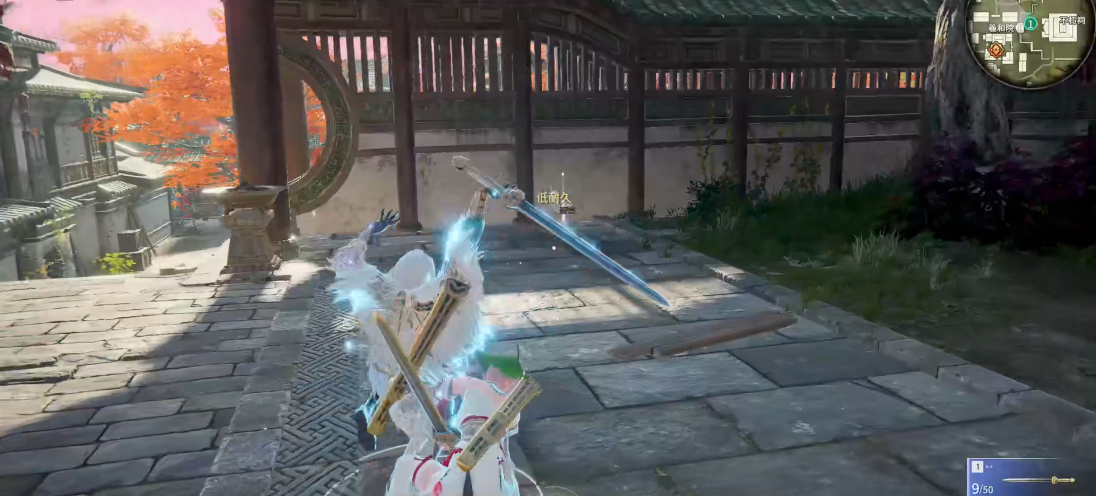Image resolution: width=1096 pixels, height=496 pixels.
Task: Click the green numbered quest marker on minimap
Action: point(1031,24)
